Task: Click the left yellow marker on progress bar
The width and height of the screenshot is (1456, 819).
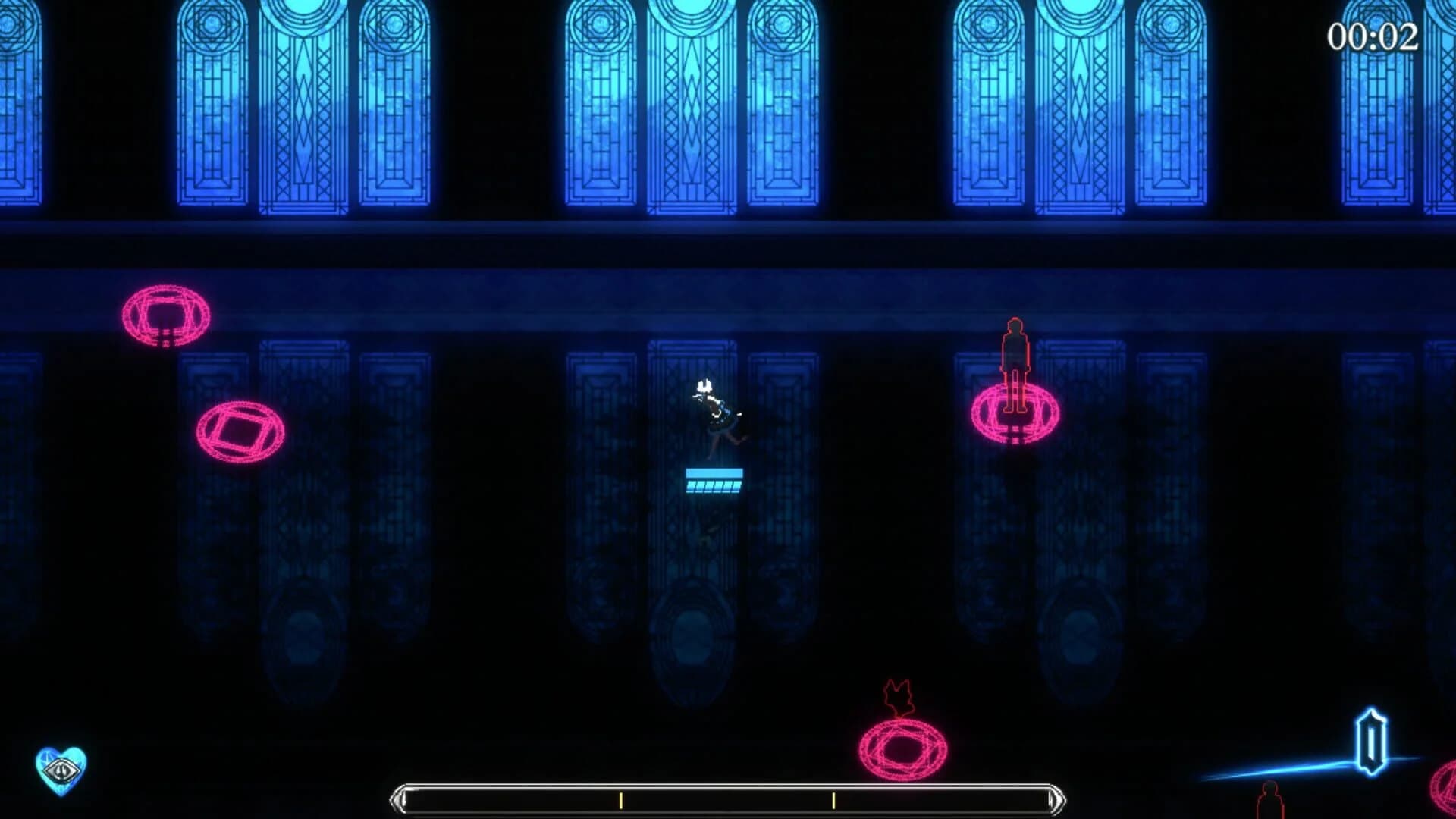Action: click(x=620, y=799)
